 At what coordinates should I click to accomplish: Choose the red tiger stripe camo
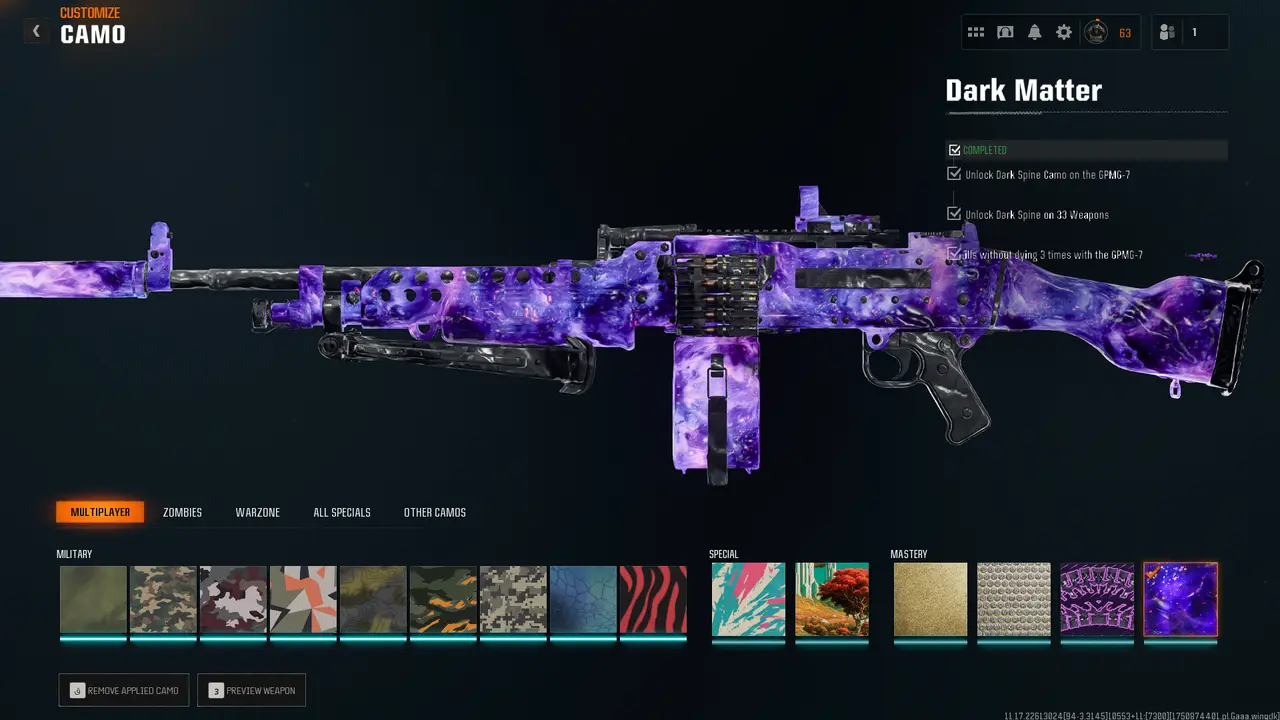tap(653, 600)
